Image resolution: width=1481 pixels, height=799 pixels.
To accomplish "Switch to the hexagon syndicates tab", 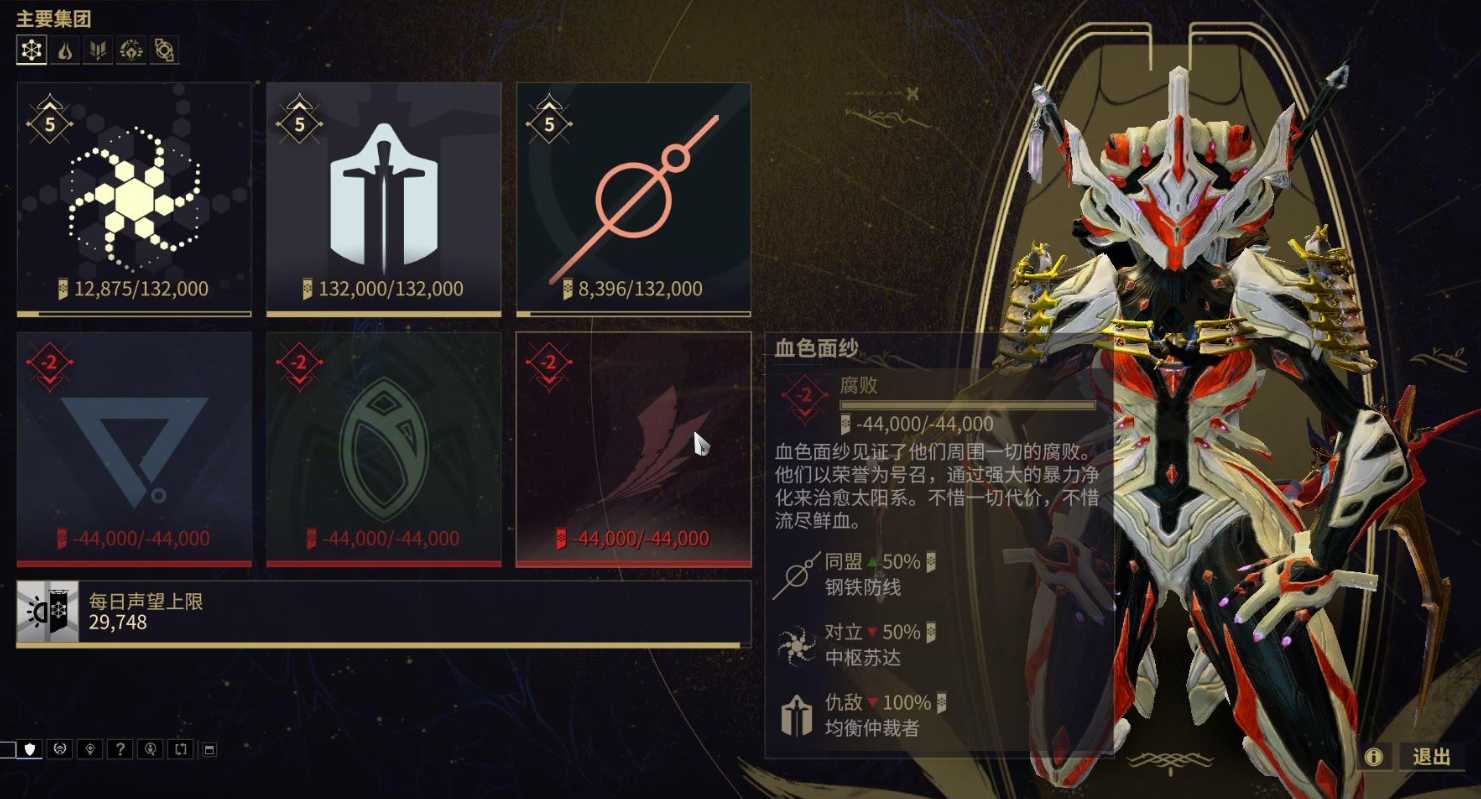I will click(30, 49).
